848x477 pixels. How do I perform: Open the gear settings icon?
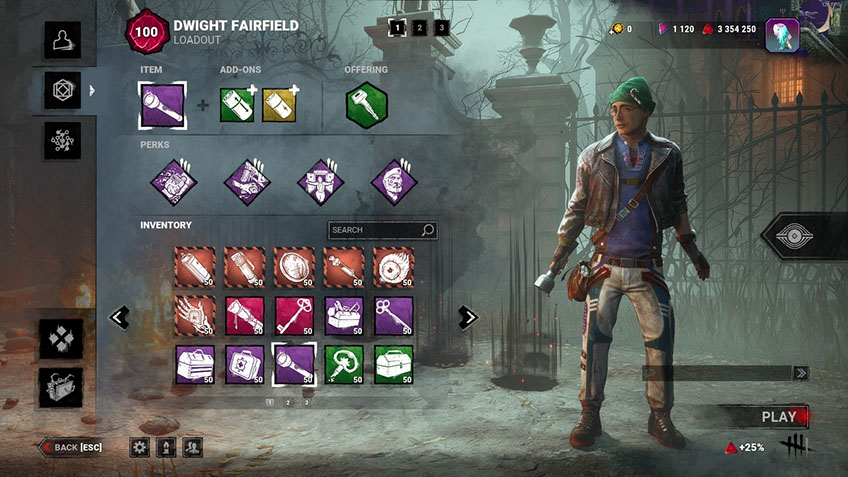140,447
